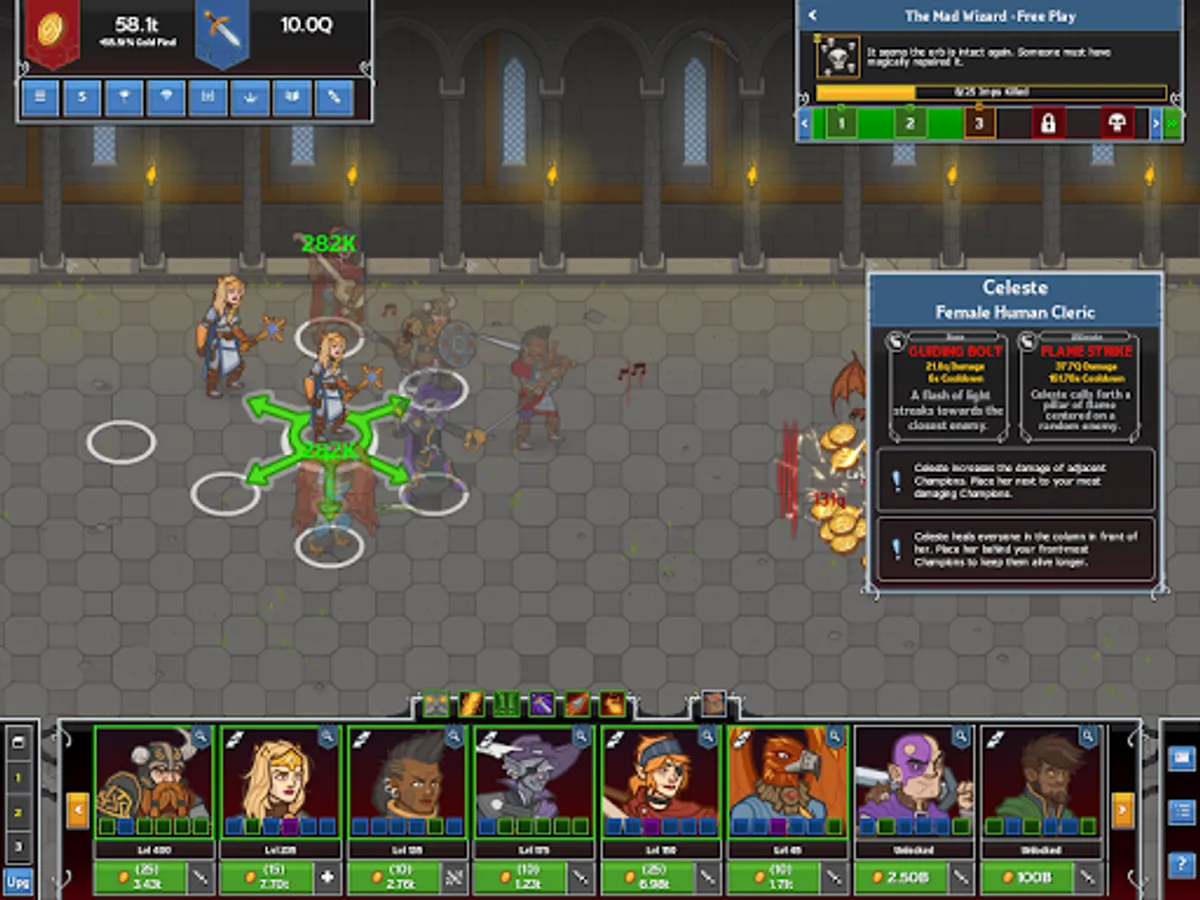Collapse the Mad Wizard objective panel

(813, 16)
